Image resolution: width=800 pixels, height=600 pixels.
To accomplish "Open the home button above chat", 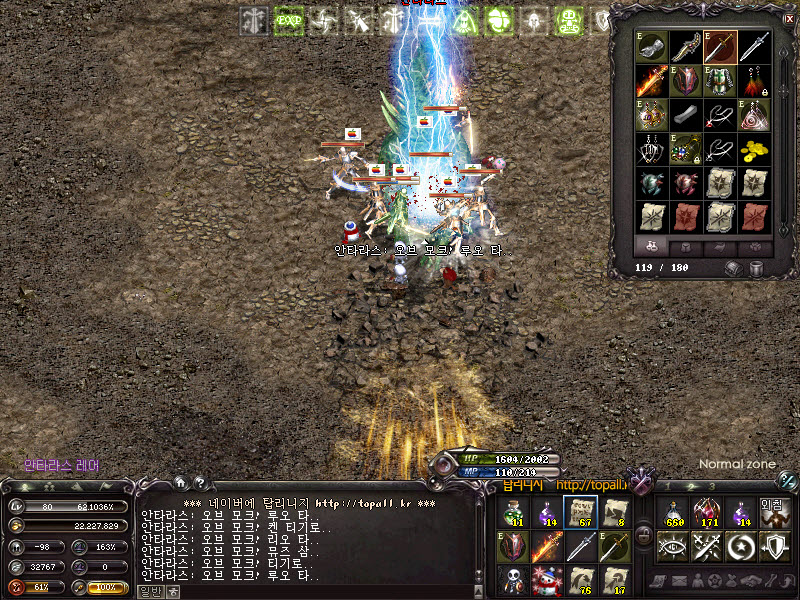I will [180, 481].
